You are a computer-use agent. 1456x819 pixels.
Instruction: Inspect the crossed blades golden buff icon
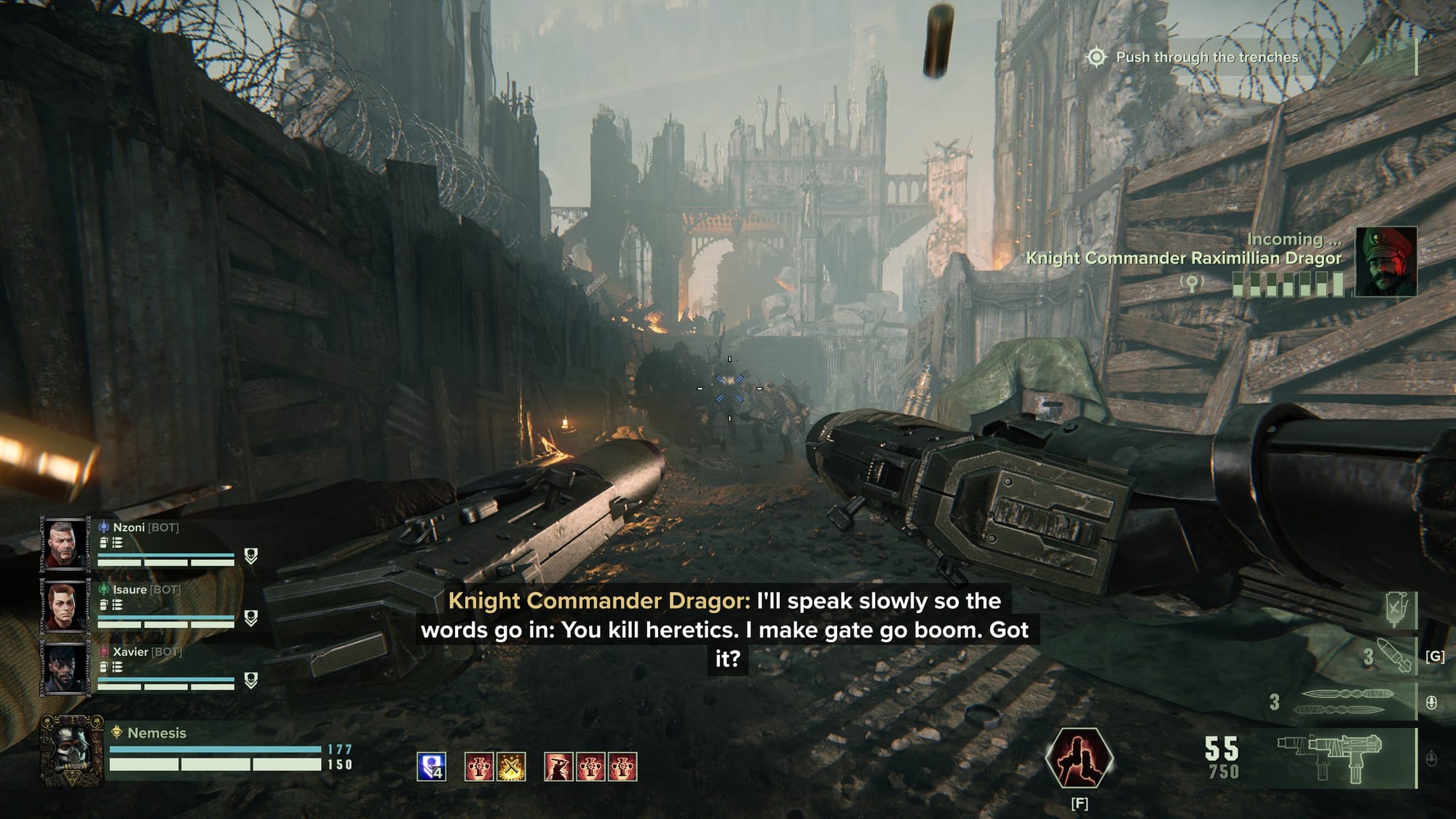511,767
